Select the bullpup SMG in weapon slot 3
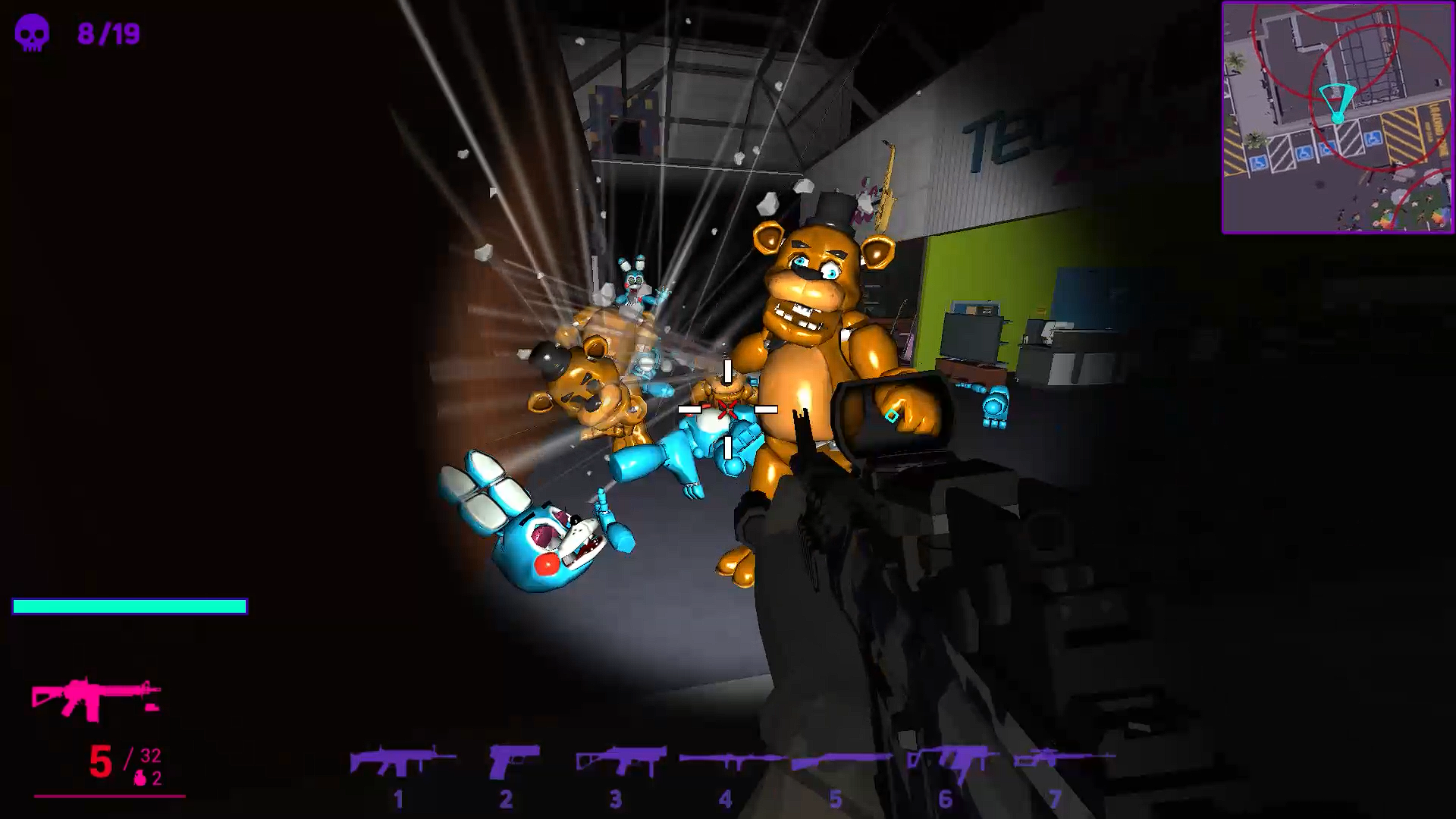The height and width of the screenshot is (819, 1456). click(618, 758)
